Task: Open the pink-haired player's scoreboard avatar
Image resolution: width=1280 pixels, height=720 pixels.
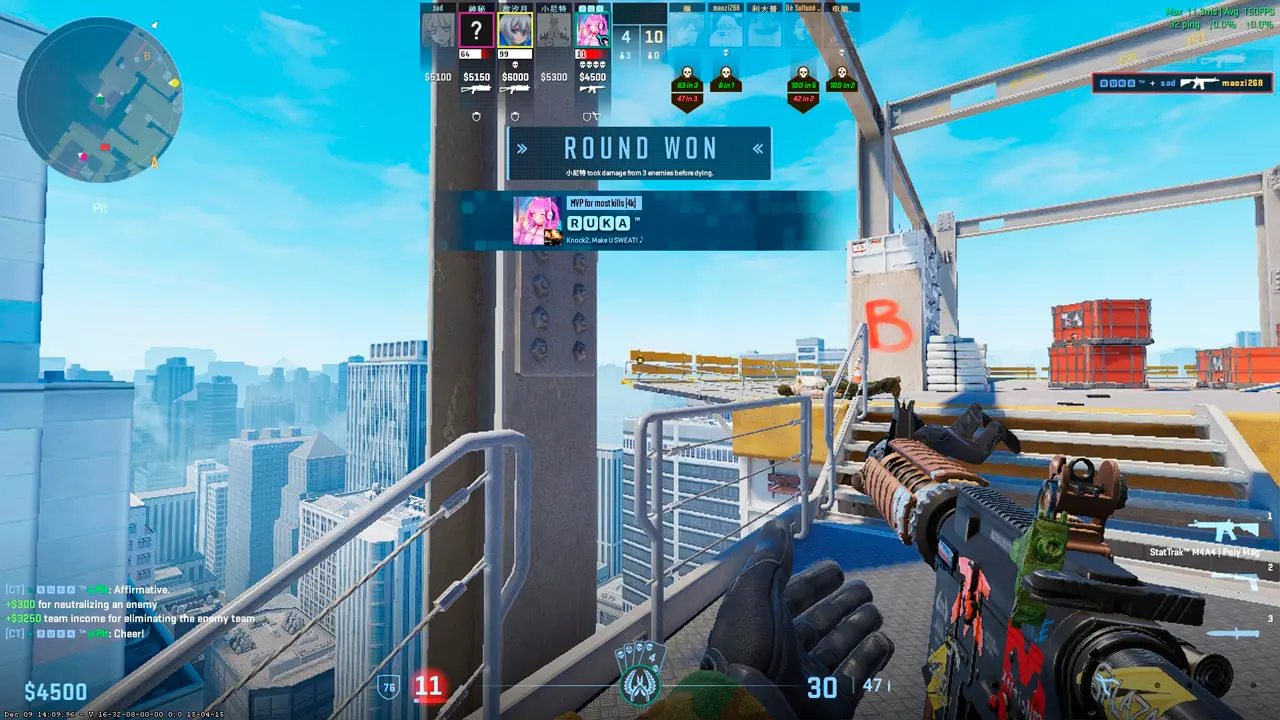Action: [x=593, y=30]
